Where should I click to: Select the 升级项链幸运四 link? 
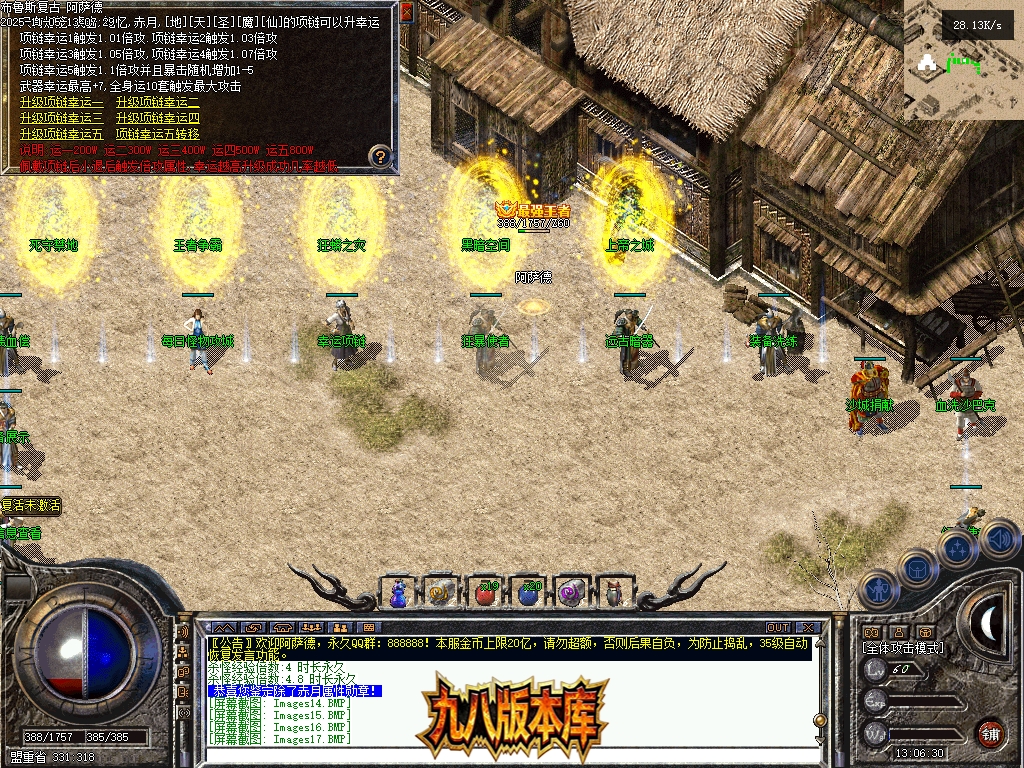tap(157, 118)
